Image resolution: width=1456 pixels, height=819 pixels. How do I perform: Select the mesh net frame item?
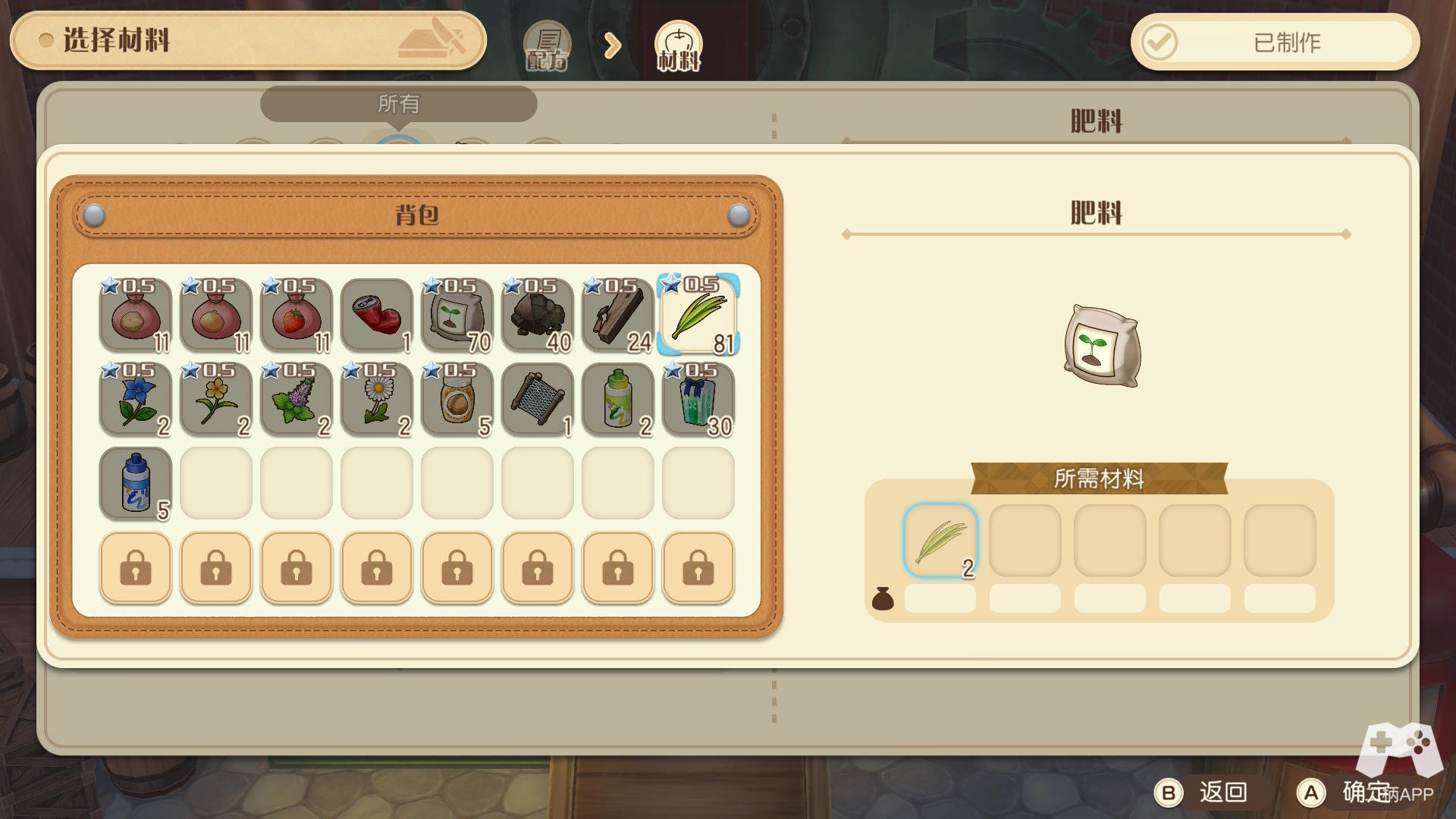point(537,400)
